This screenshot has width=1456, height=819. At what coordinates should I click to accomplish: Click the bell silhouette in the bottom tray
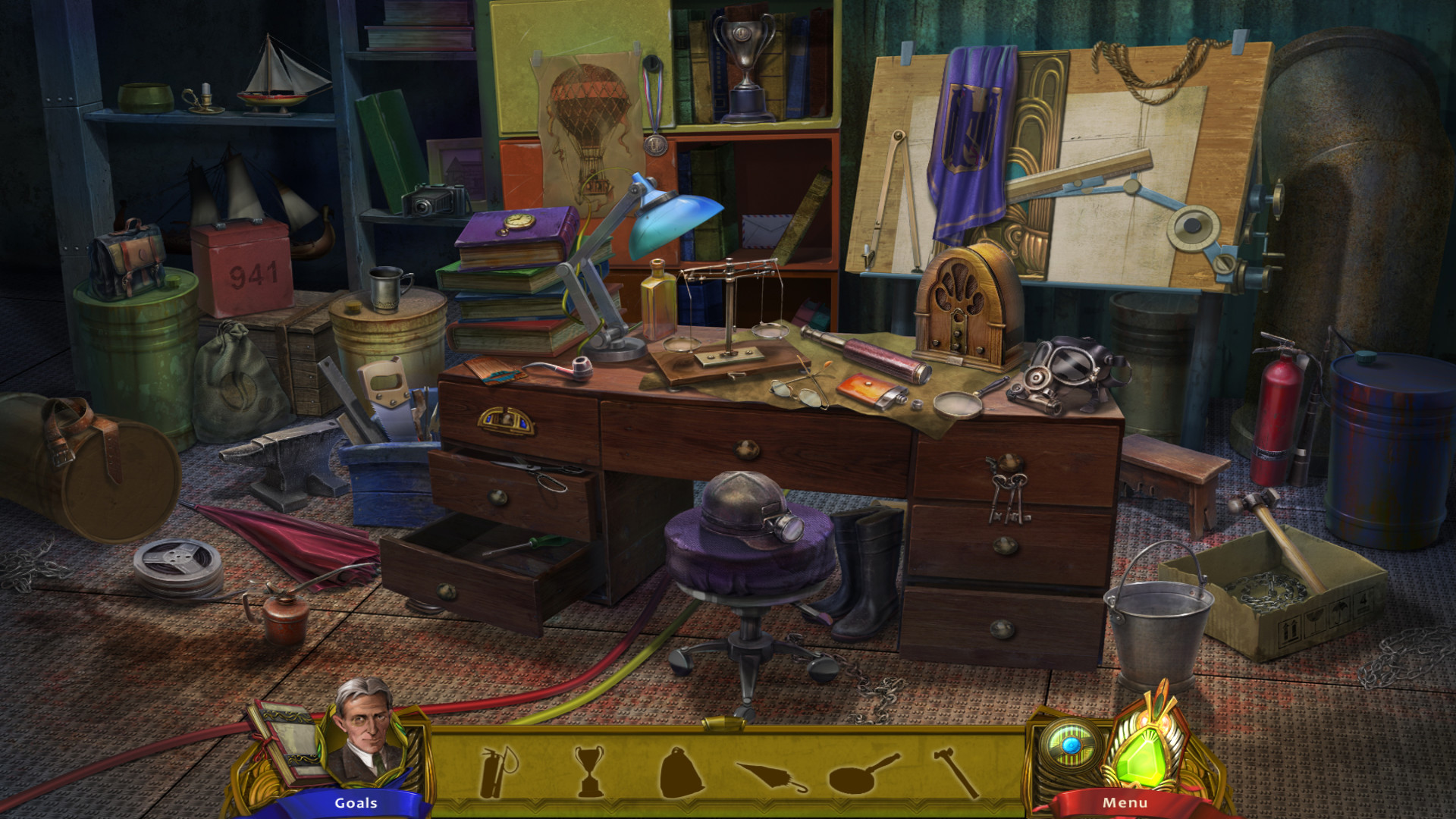point(682,770)
